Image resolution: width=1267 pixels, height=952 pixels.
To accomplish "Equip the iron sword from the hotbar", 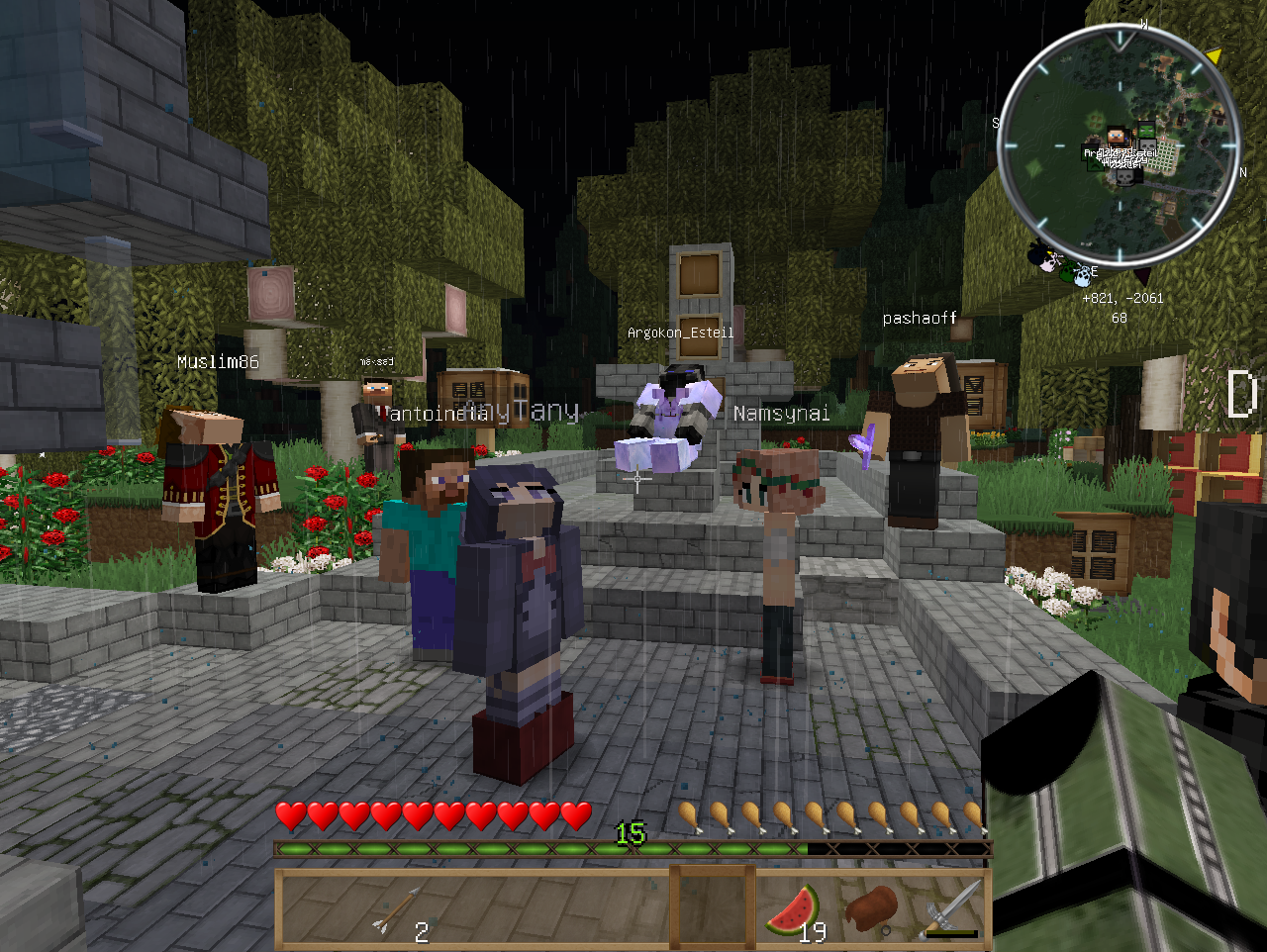I will tap(952, 908).
